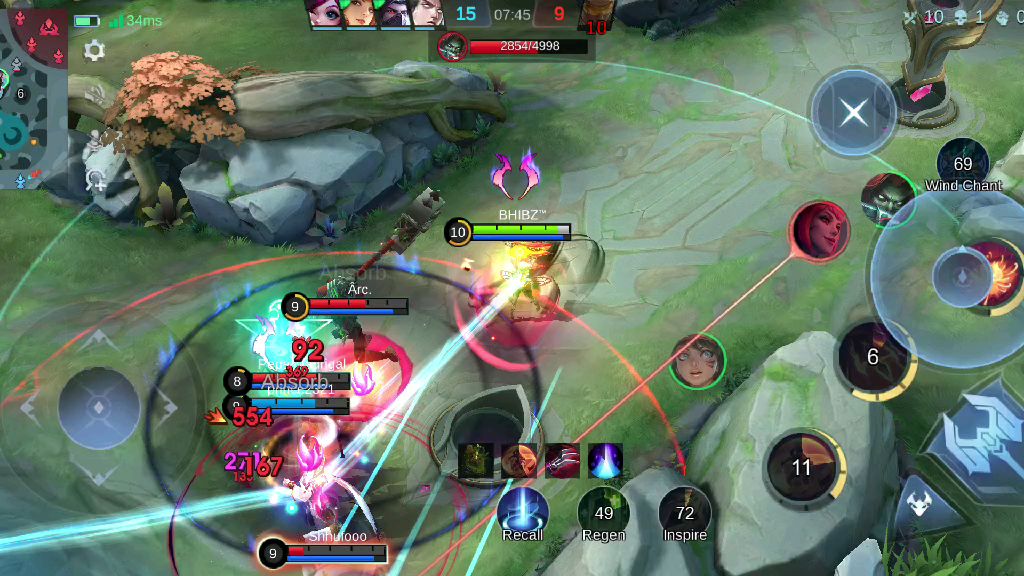Use the skill showing 6 cooldown
The height and width of the screenshot is (576, 1024).
point(873,357)
